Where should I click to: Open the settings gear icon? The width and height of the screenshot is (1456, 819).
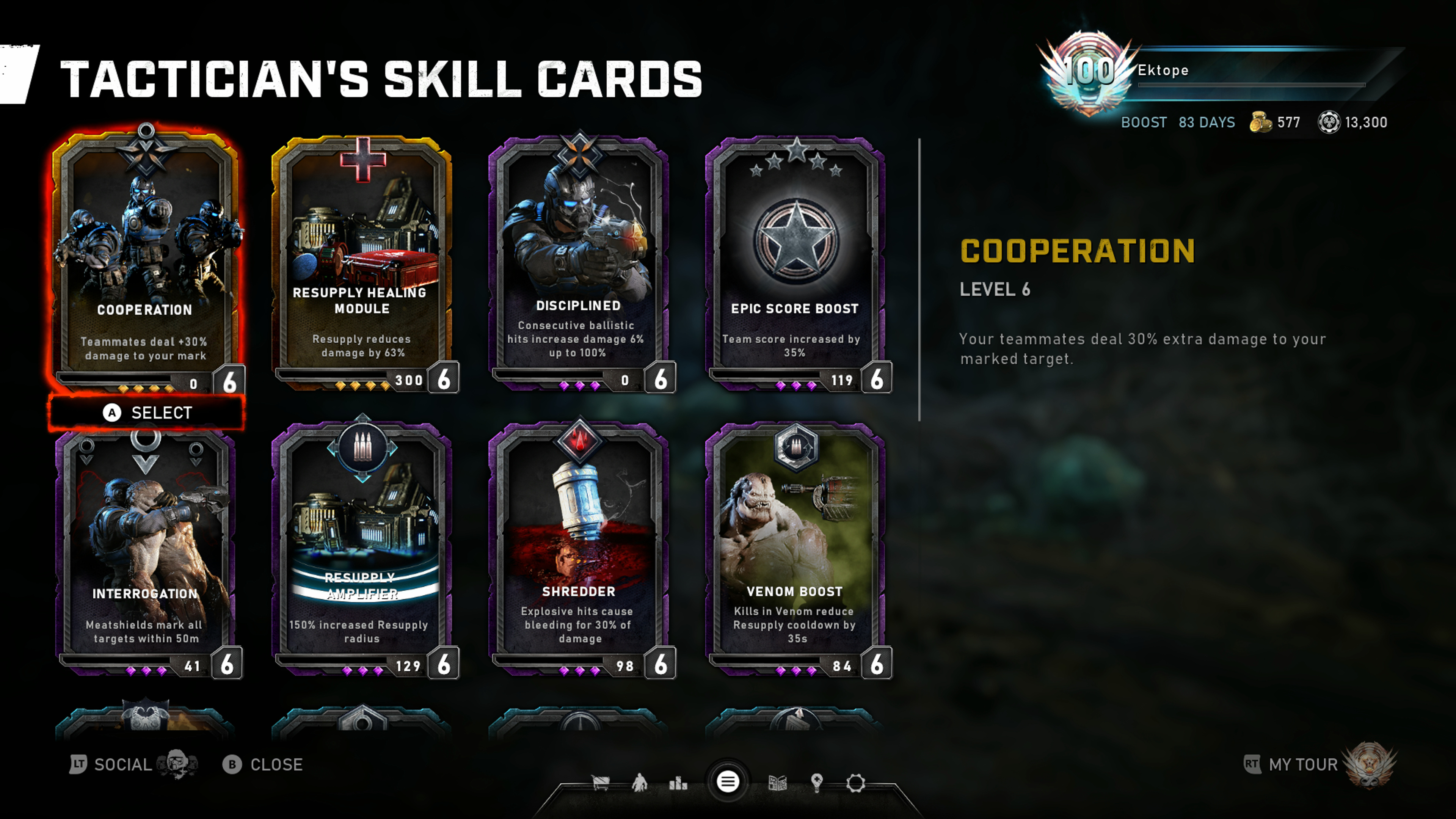855,783
